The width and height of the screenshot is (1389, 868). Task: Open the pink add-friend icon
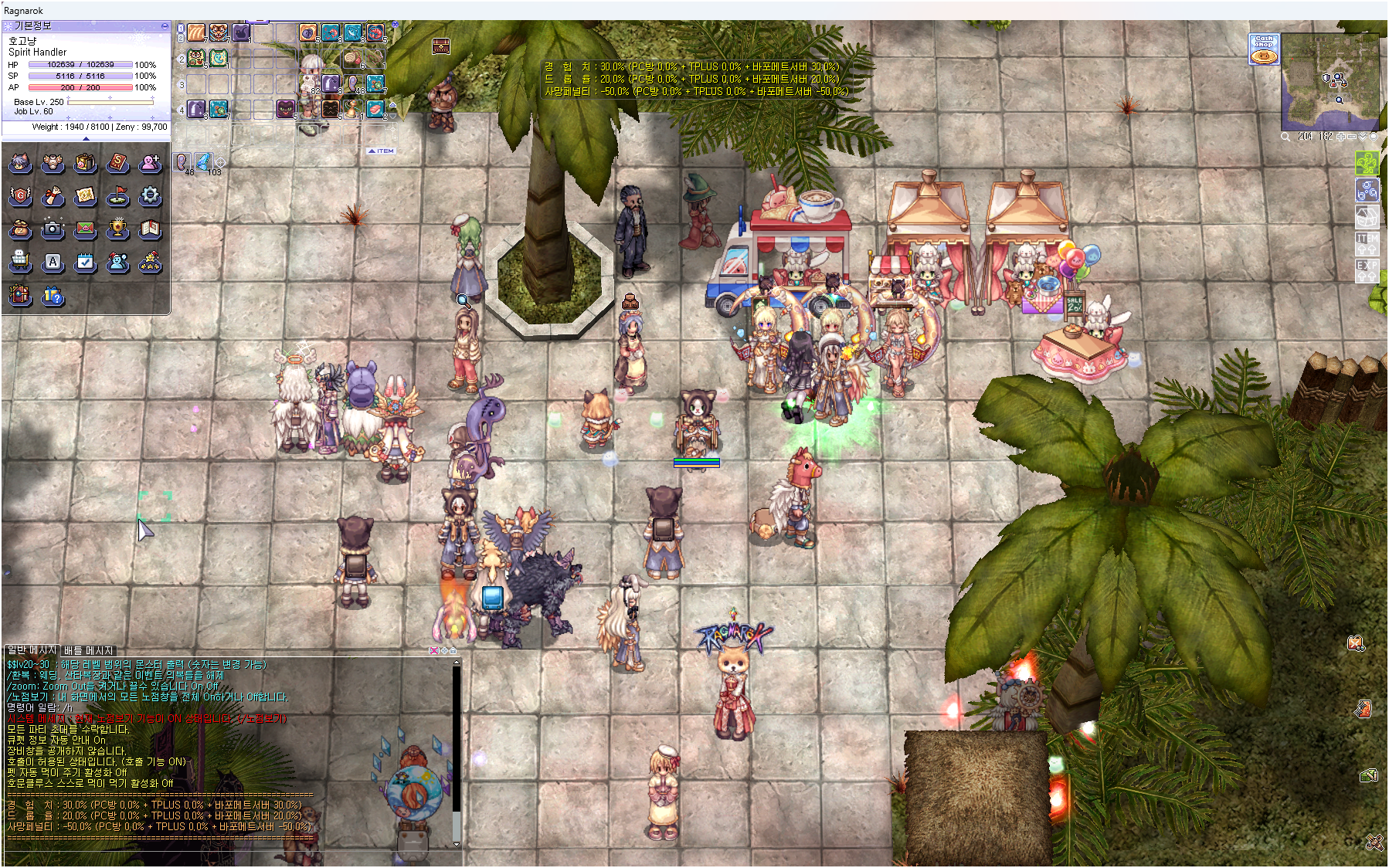(150, 163)
